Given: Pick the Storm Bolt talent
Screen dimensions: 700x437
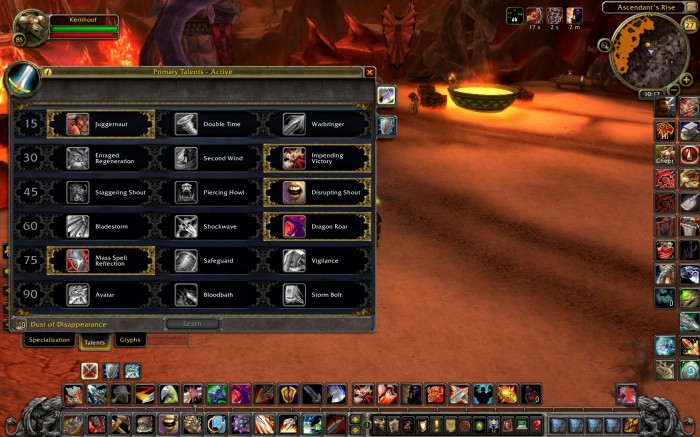Looking at the screenshot, I should (x=316, y=295).
